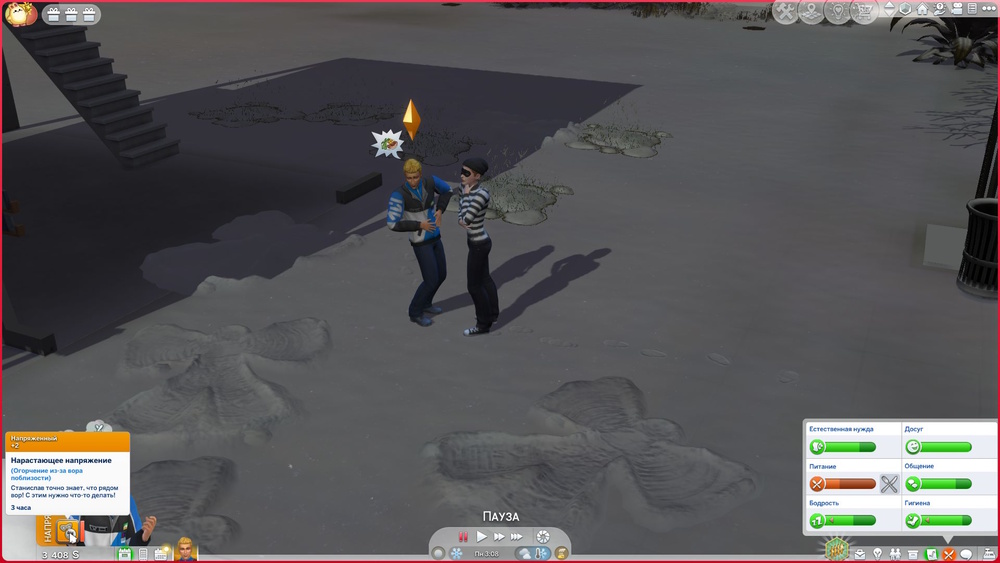This screenshot has width=1000, height=563.
Task: Open the lightbulb-heart icon in the top bar
Action: [x=837, y=12]
